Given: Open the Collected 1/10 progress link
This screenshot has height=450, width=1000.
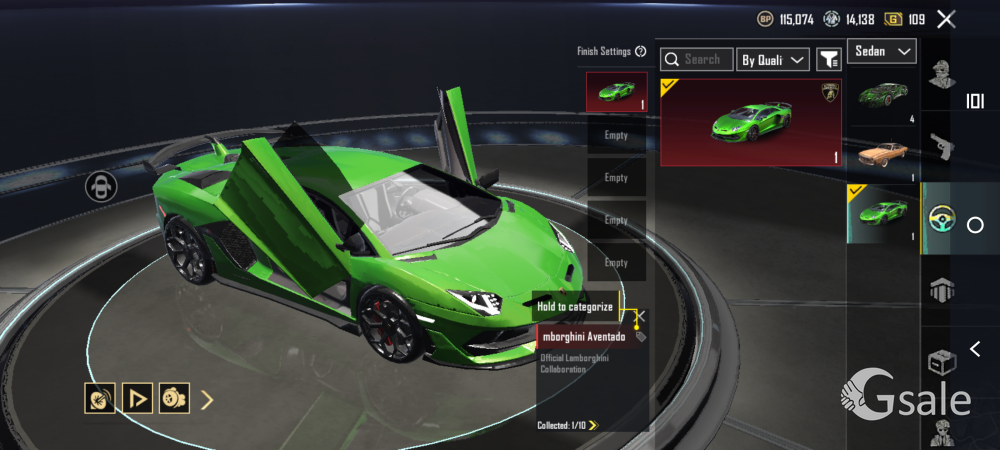Looking at the screenshot, I should [568, 425].
